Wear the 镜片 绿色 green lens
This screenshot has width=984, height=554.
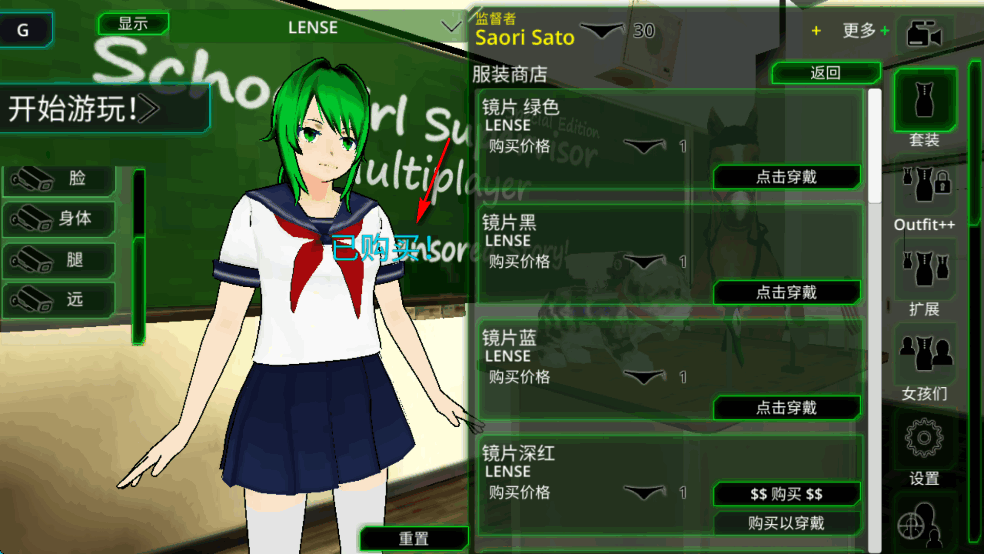coord(786,177)
